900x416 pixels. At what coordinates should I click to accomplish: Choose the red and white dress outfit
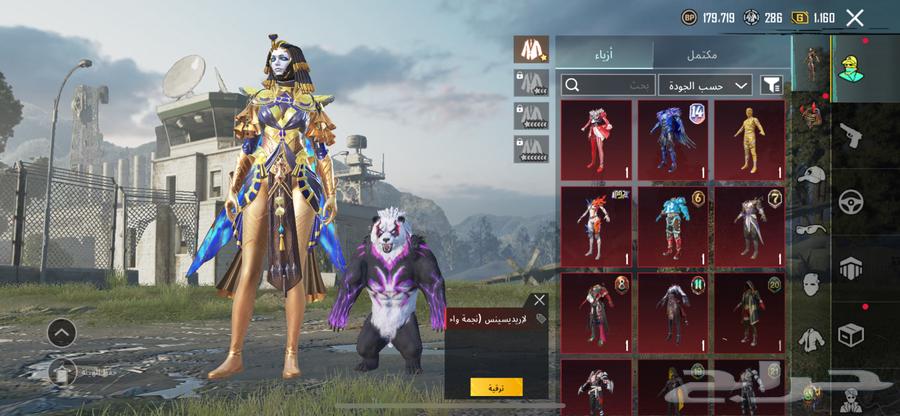596,139
